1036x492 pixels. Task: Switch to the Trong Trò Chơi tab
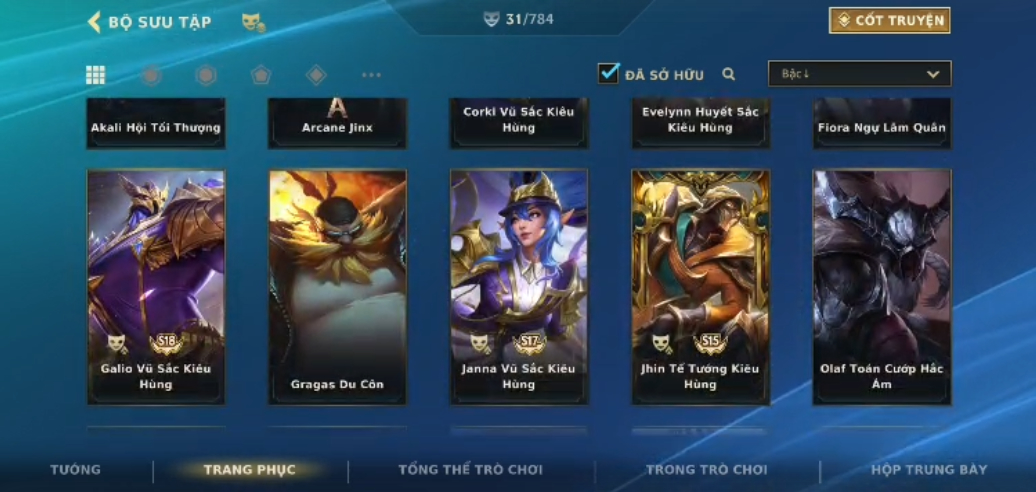click(706, 470)
